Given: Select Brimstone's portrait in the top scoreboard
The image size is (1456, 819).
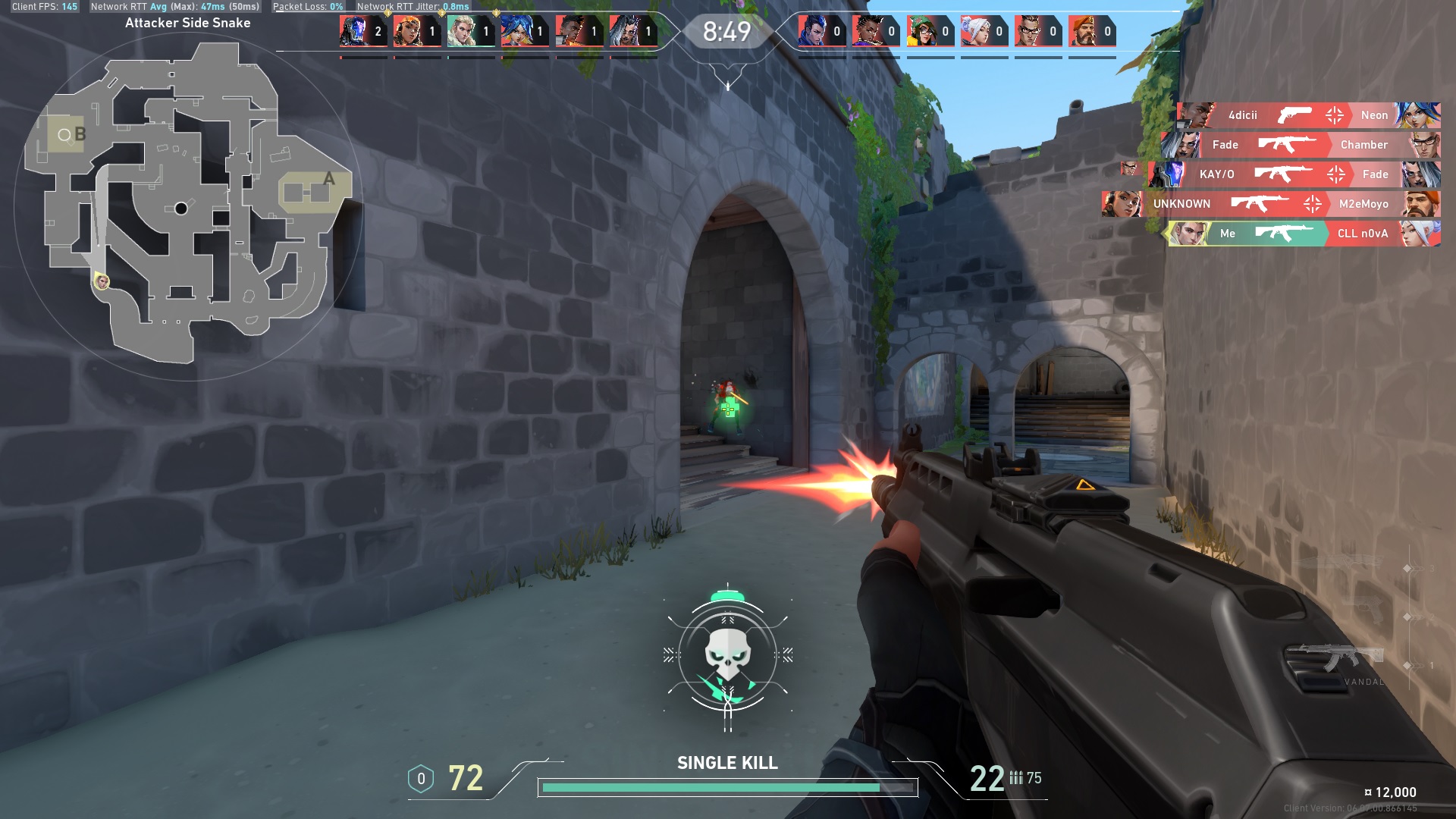Looking at the screenshot, I should [x=1083, y=32].
